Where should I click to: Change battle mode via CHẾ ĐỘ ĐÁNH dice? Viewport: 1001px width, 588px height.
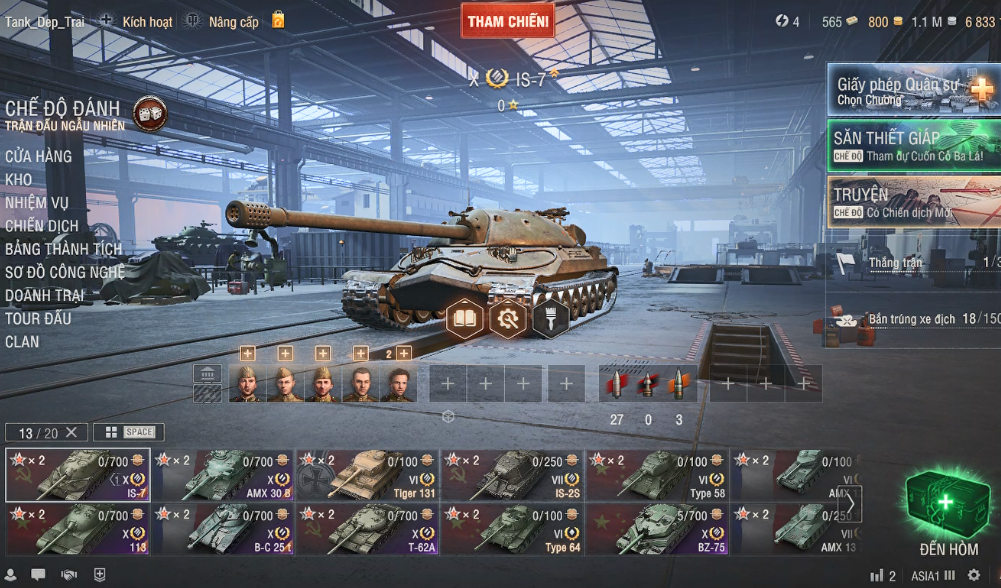(149, 113)
